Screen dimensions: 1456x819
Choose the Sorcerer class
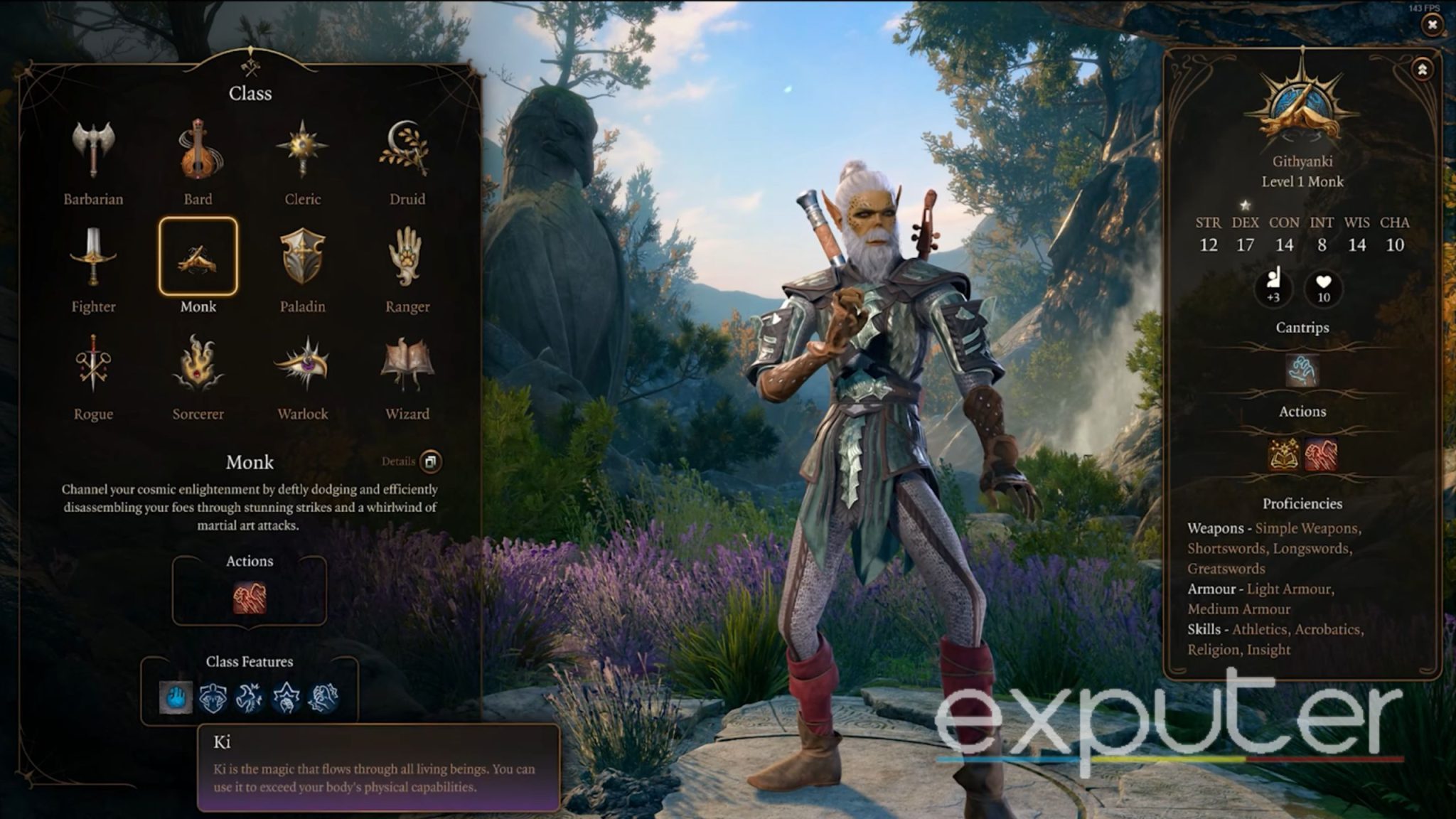tap(198, 364)
